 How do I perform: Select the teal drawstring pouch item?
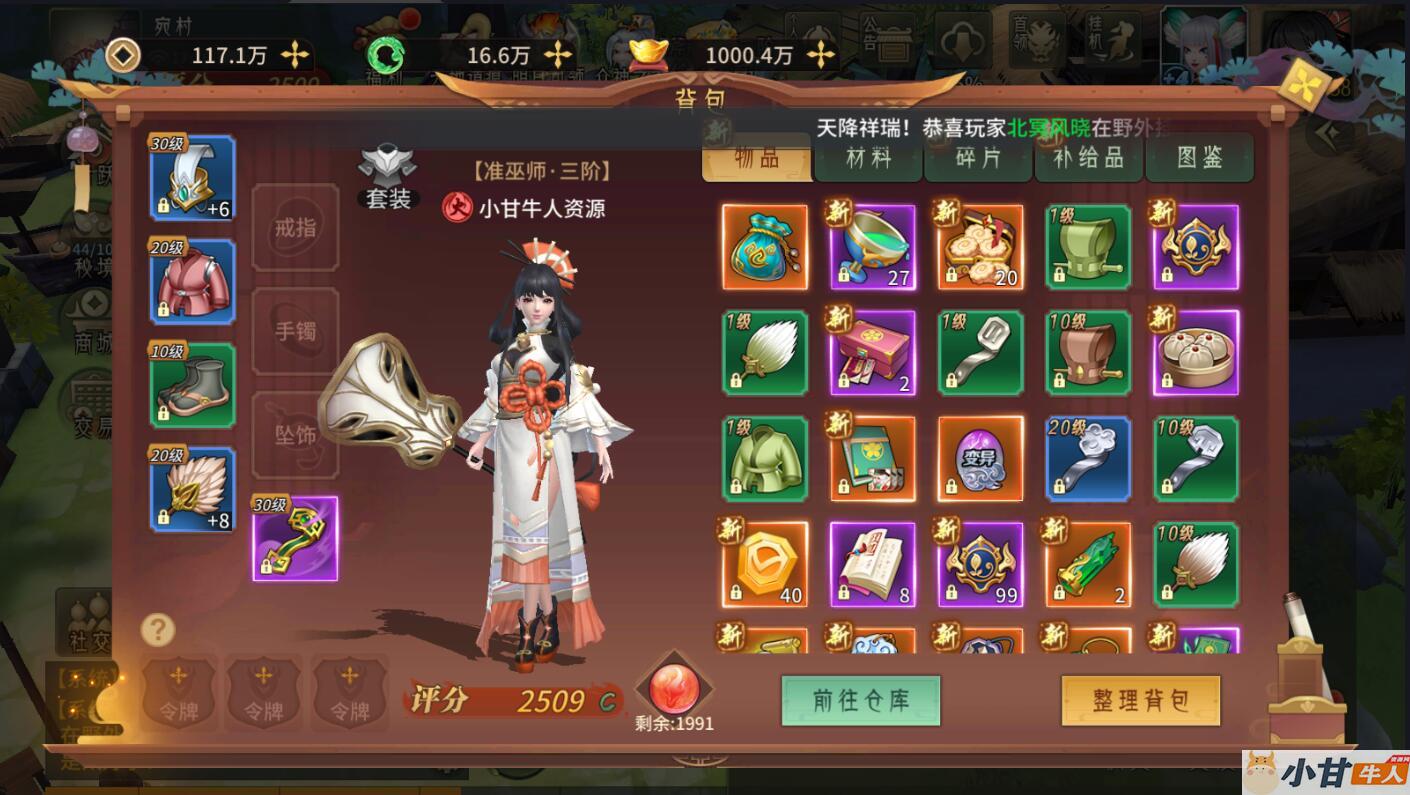coord(765,247)
